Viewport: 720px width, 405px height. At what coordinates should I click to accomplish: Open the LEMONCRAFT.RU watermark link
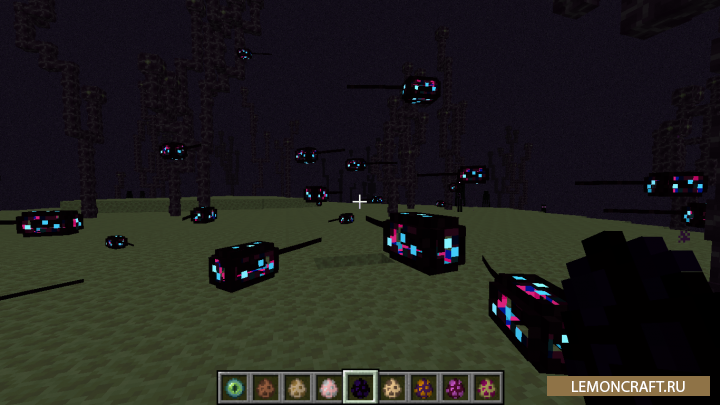click(628, 385)
